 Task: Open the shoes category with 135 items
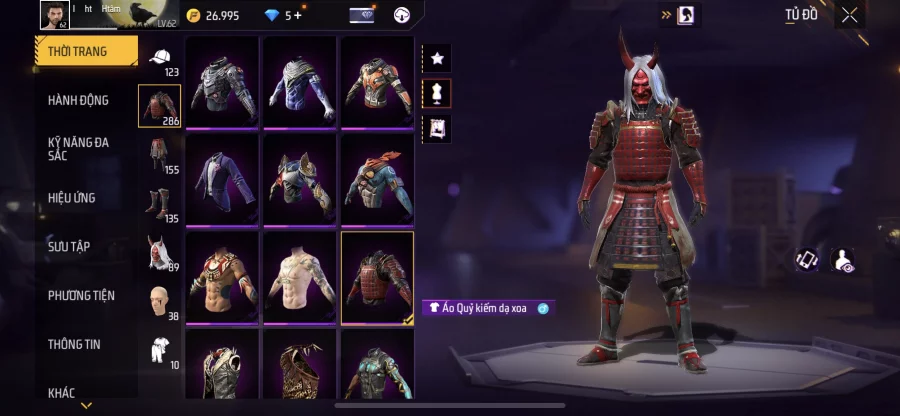tap(160, 204)
